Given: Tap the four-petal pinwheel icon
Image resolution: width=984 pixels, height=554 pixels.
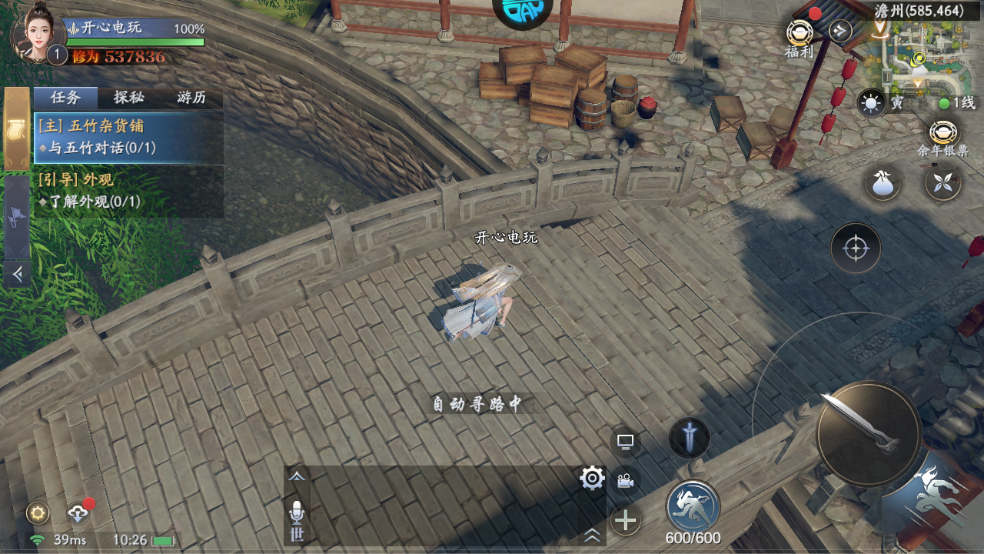Looking at the screenshot, I should click(x=942, y=183).
